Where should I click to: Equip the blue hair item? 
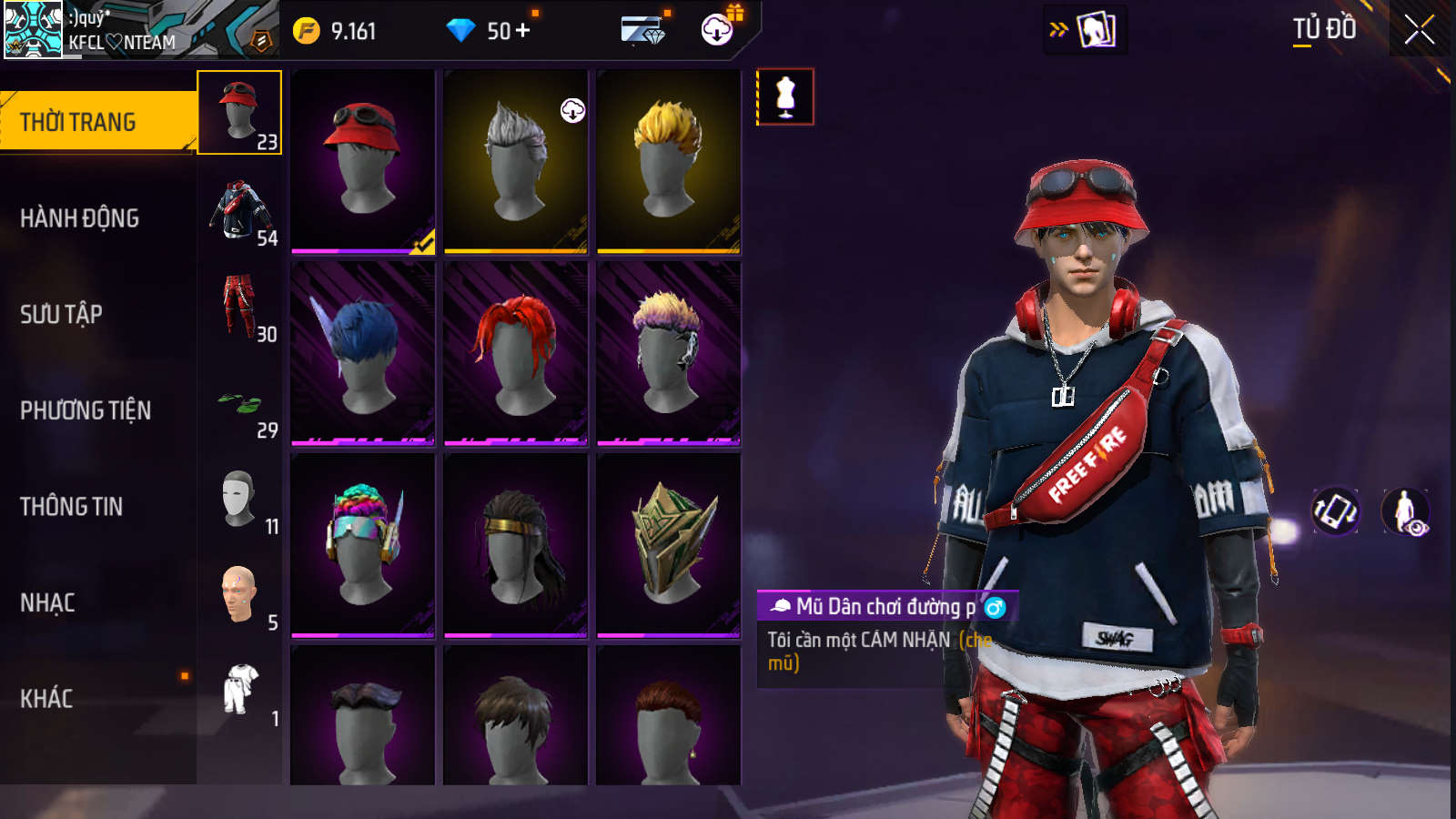pos(363,353)
